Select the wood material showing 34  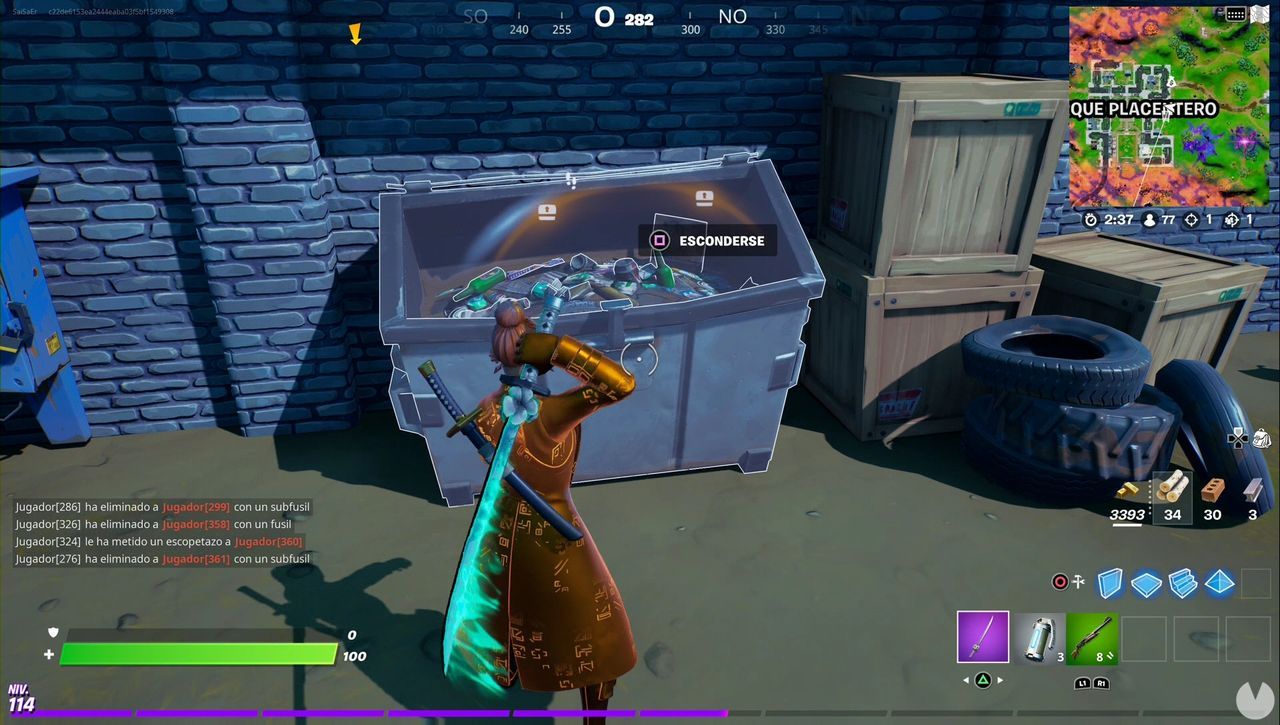click(1171, 489)
